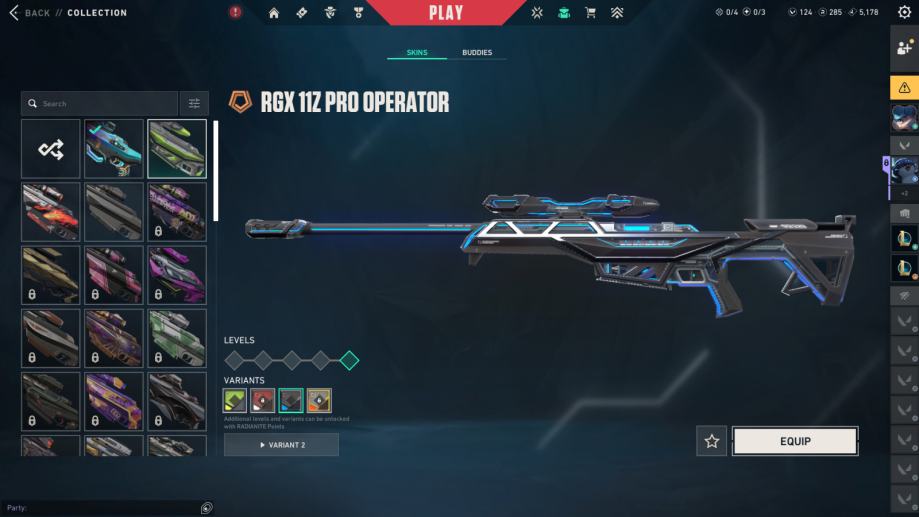This screenshot has width=919, height=517.
Task: Select the green RGX Operator skin thumbnail
Action: (177, 149)
